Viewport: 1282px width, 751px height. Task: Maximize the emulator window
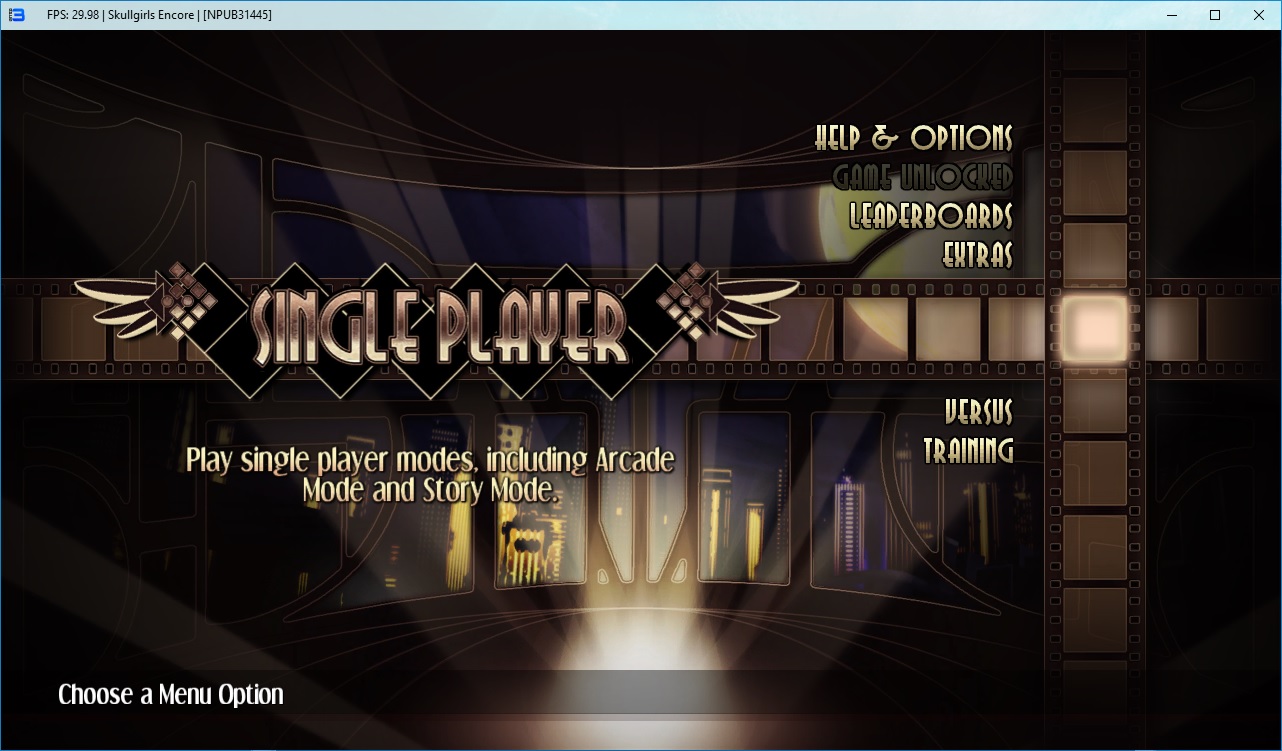pyautogui.click(x=1214, y=15)
